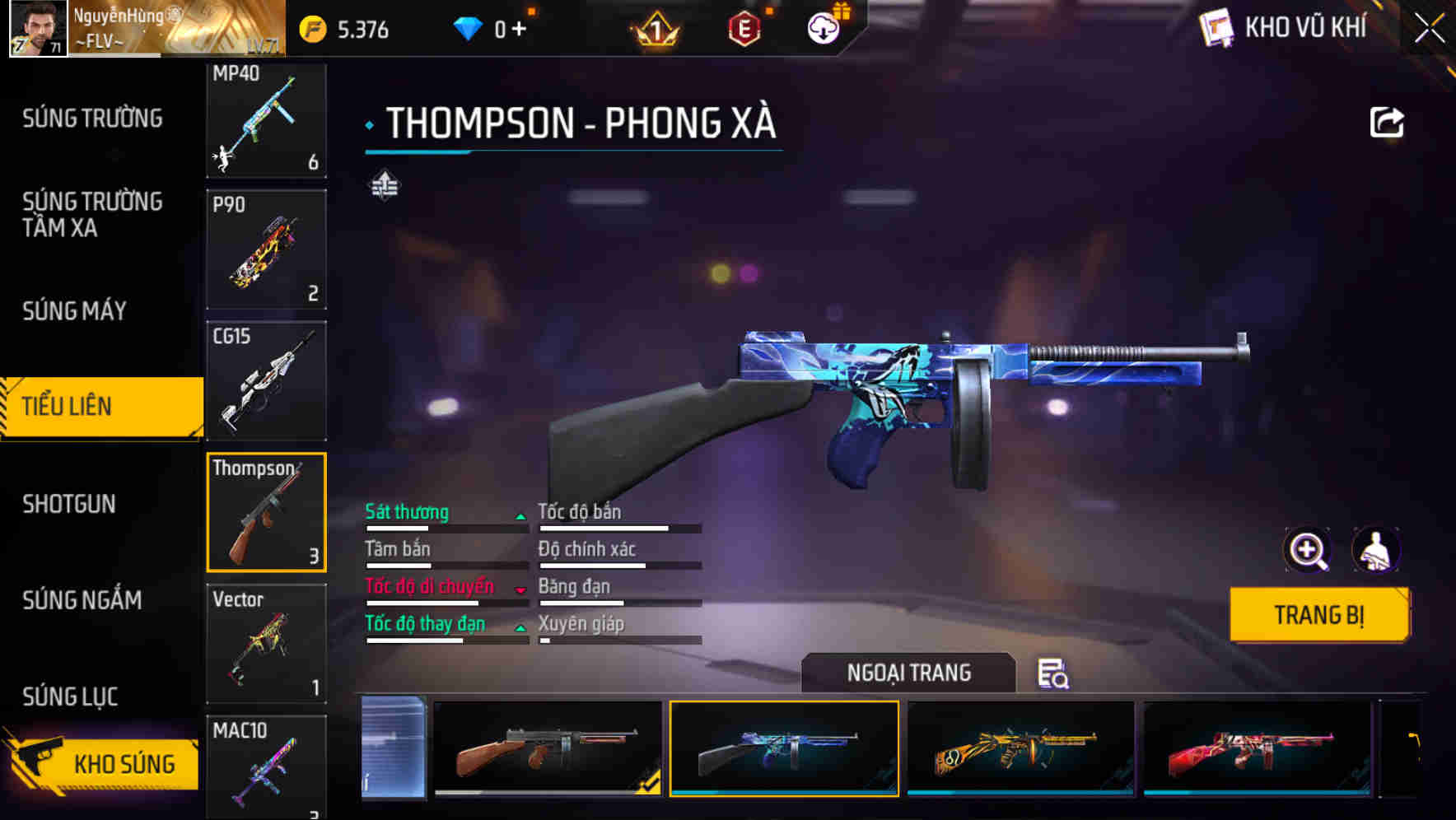This screenshot has width=1456, height=820.
Task: Open the weapon zoom magnifier
Action: click(x=1309, y=550)
